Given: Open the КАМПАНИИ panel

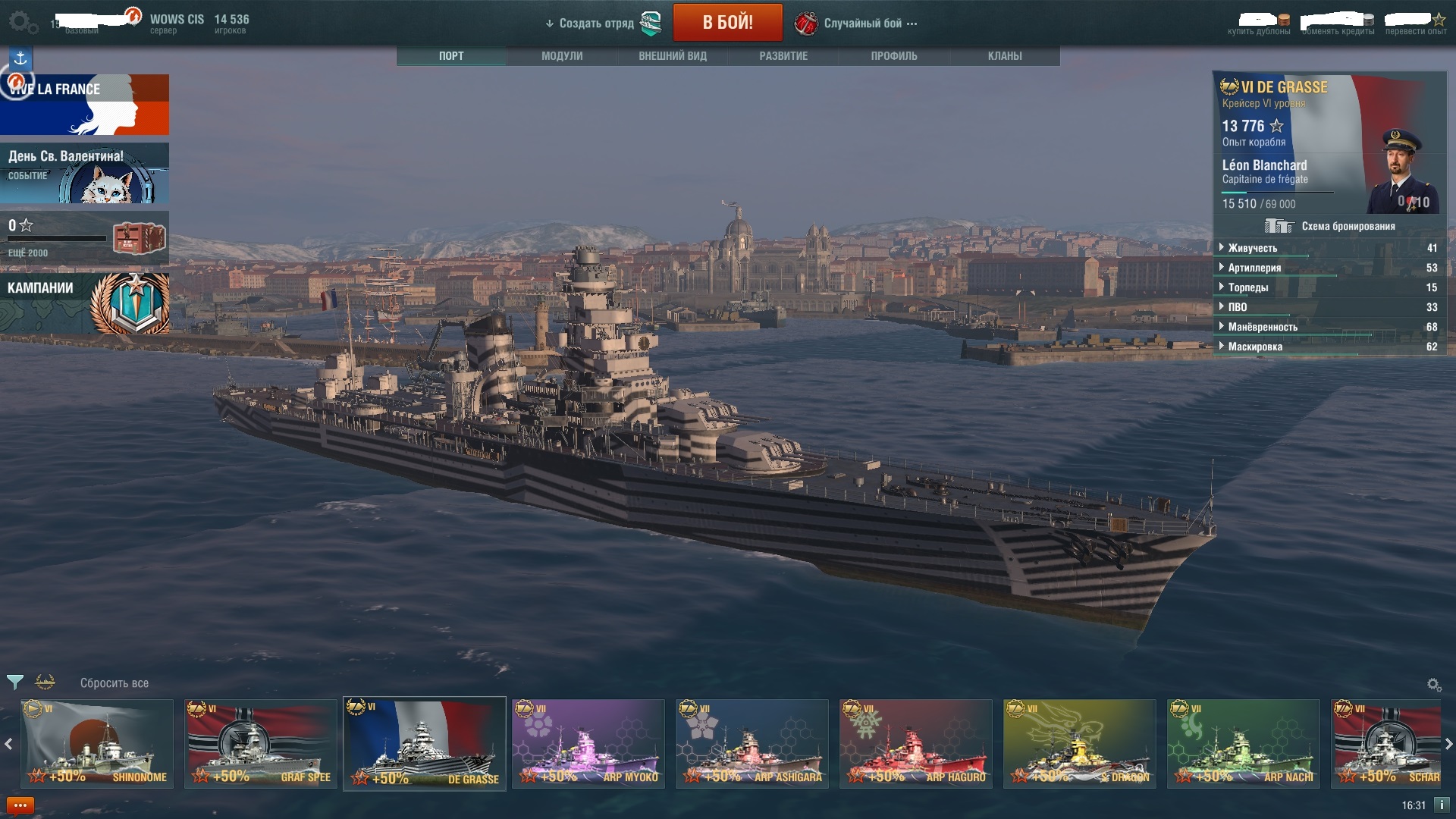Looking at the screenshot, I should tap(85, 303).
